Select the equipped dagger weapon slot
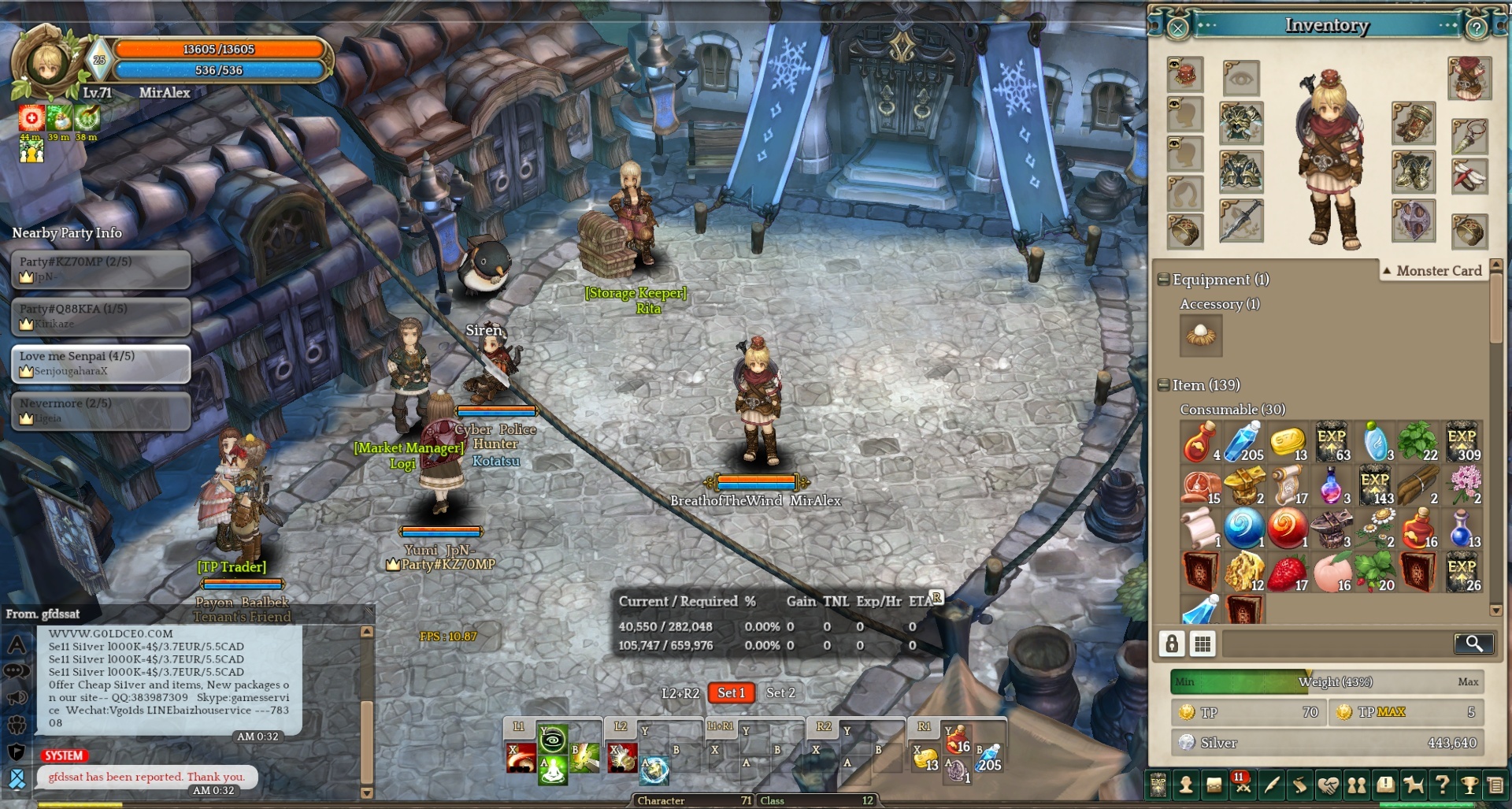This screenshot has height=809, width=1512. point(1241,221)
